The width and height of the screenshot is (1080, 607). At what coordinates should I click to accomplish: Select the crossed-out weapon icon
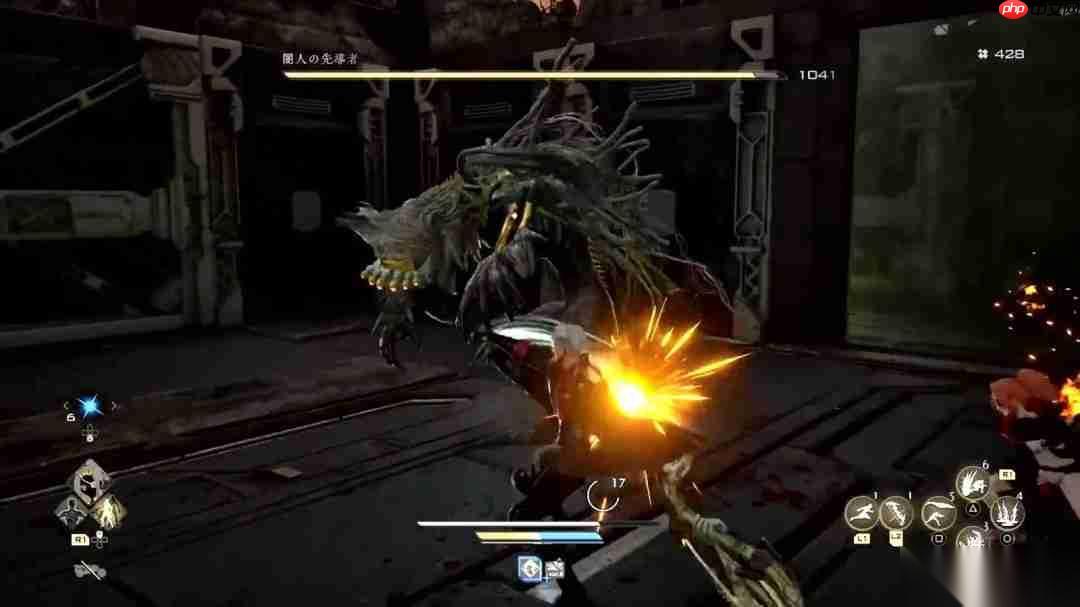(88, 572)
